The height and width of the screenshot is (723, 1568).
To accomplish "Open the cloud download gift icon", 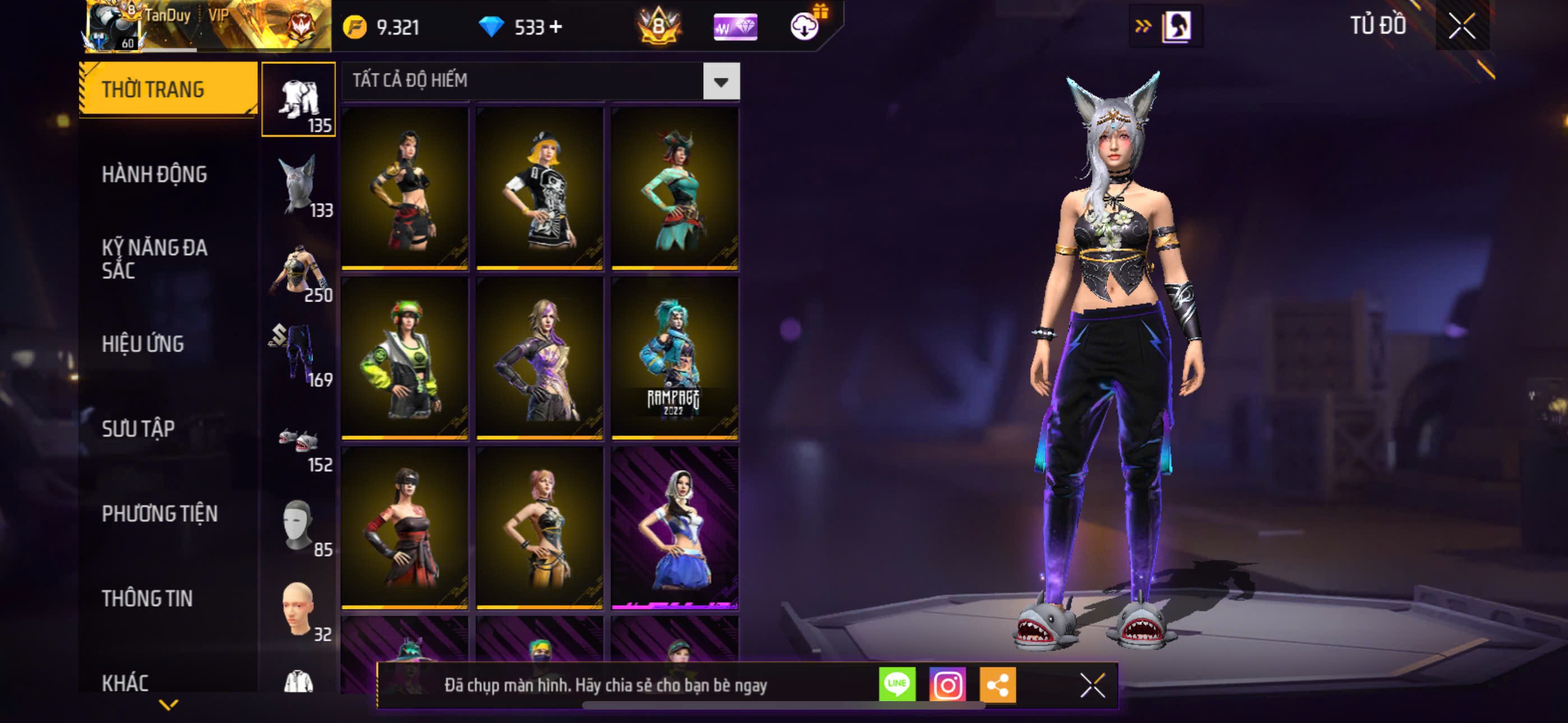I will click(805, 26).
